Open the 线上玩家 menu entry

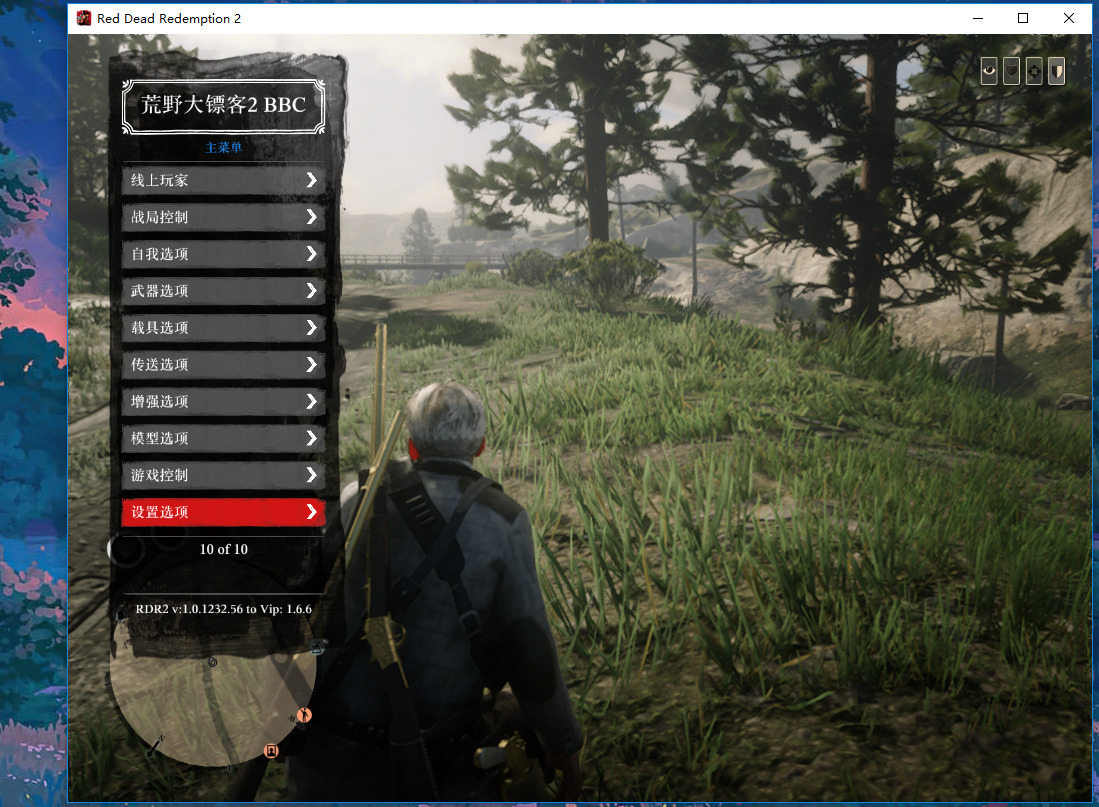tap(222, 180)
